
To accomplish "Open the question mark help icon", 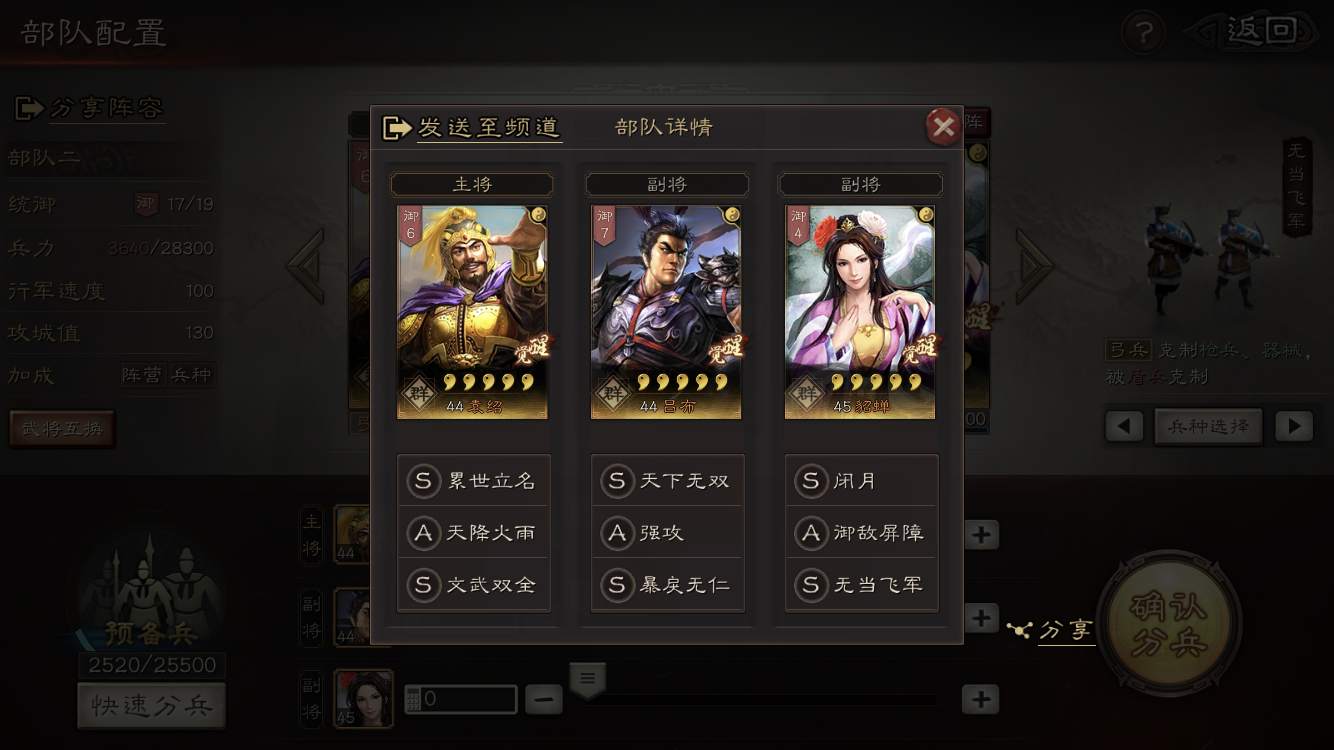I will pos(1143,33).
